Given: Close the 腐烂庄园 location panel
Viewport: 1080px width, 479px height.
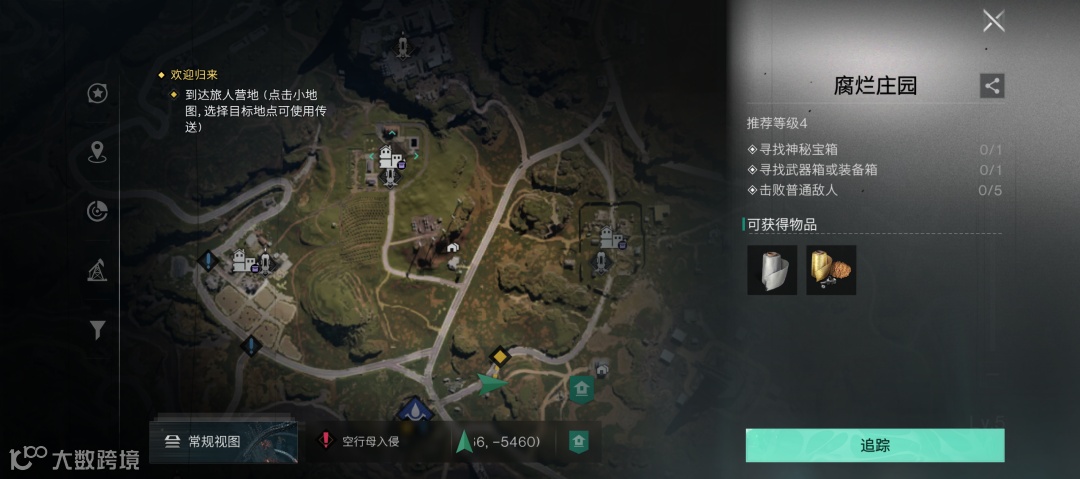Looking at the screenshot, I should point(993,21).
